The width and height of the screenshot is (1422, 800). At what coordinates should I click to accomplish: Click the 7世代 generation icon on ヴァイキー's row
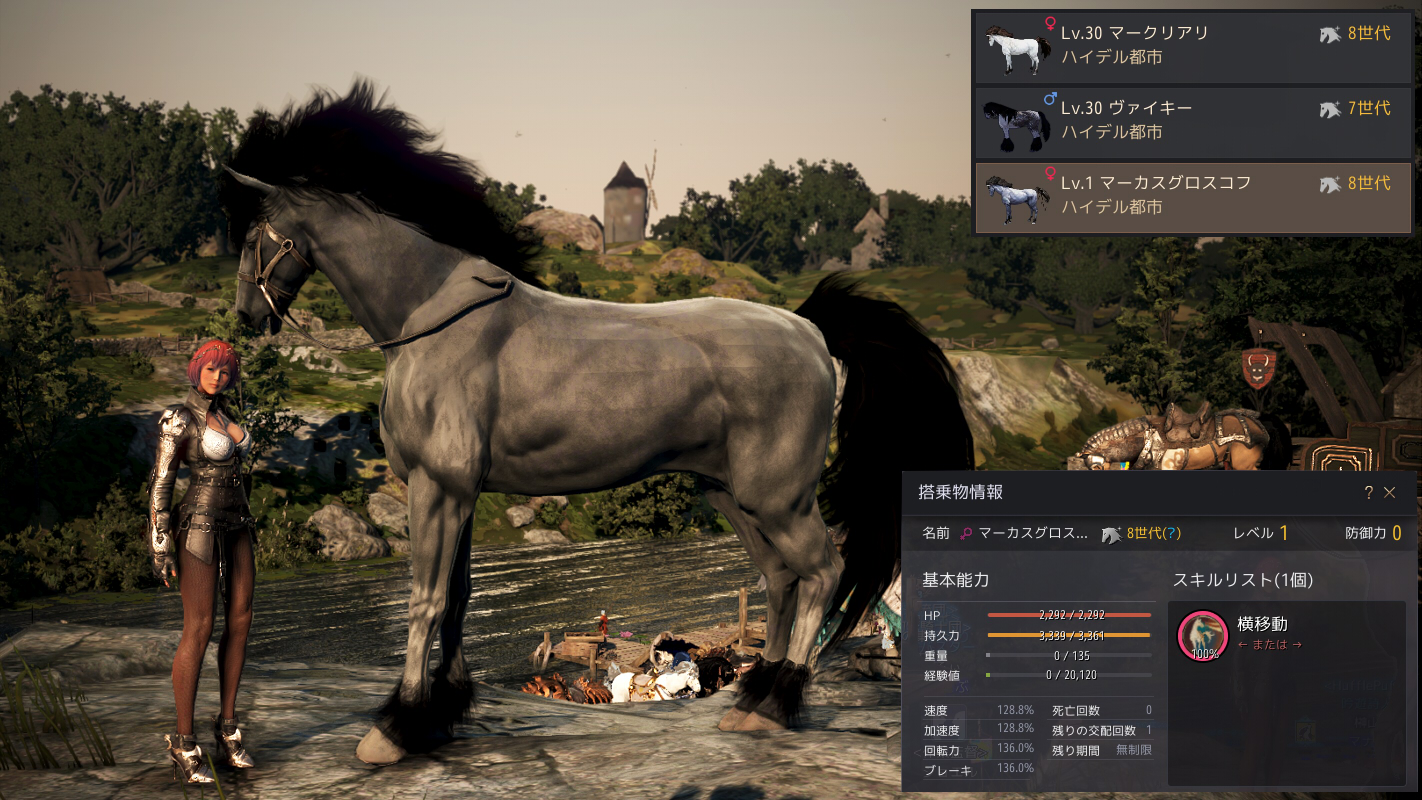pyautogui.click(x=1330, y=111)
